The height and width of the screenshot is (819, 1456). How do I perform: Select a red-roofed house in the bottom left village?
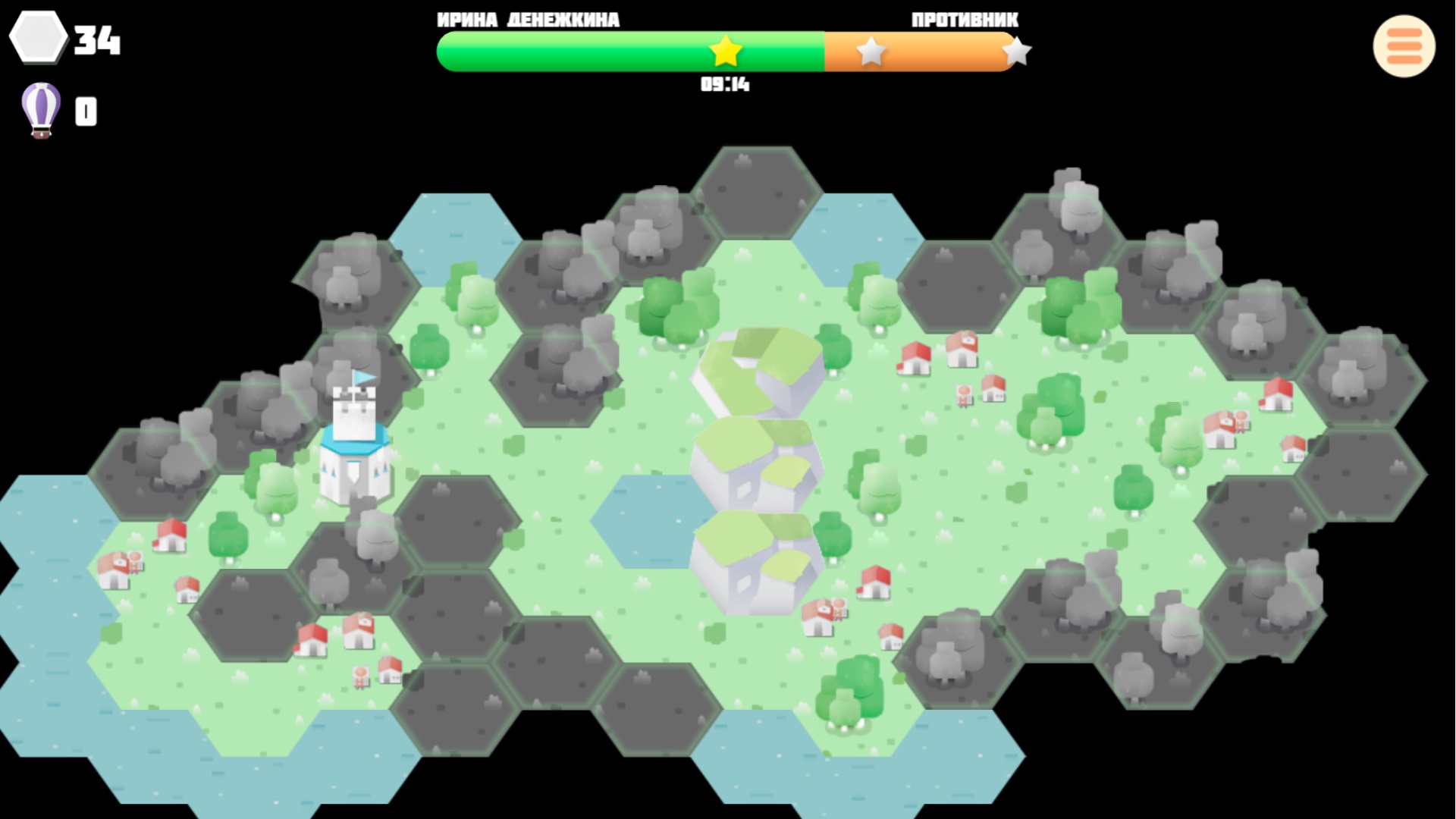click(171, 536)
